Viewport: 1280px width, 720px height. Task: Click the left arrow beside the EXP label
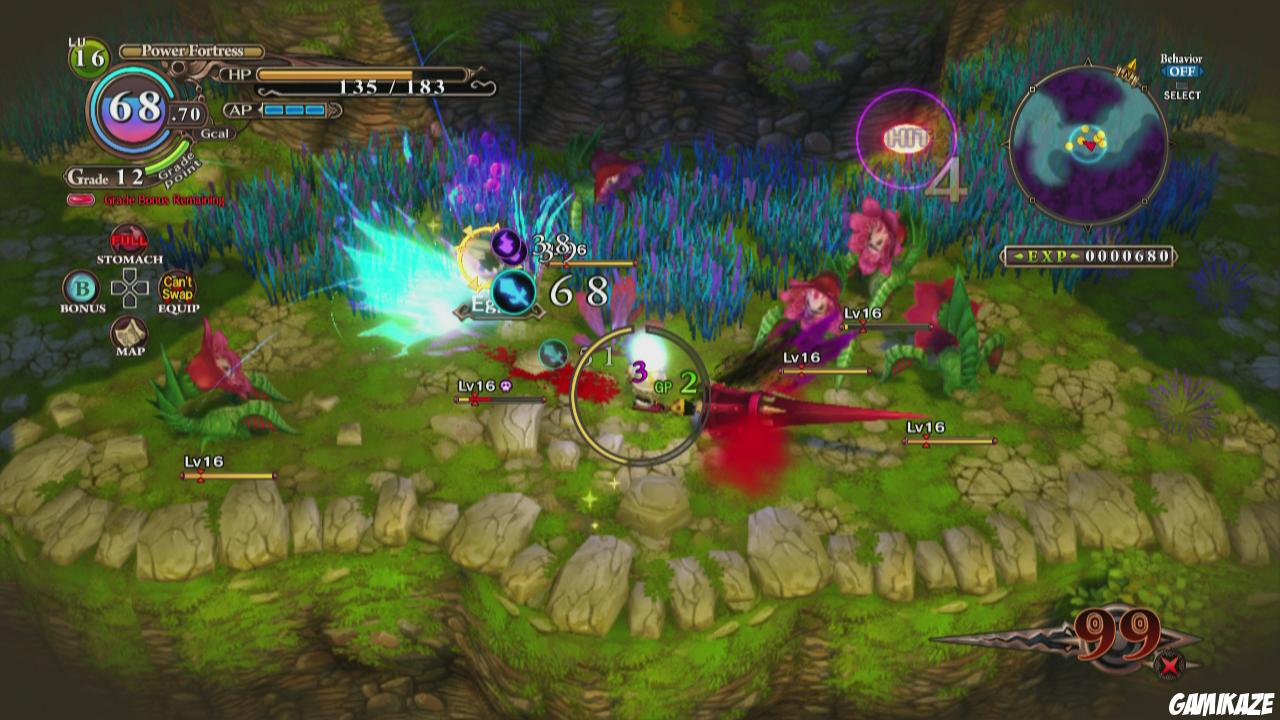1020,255
